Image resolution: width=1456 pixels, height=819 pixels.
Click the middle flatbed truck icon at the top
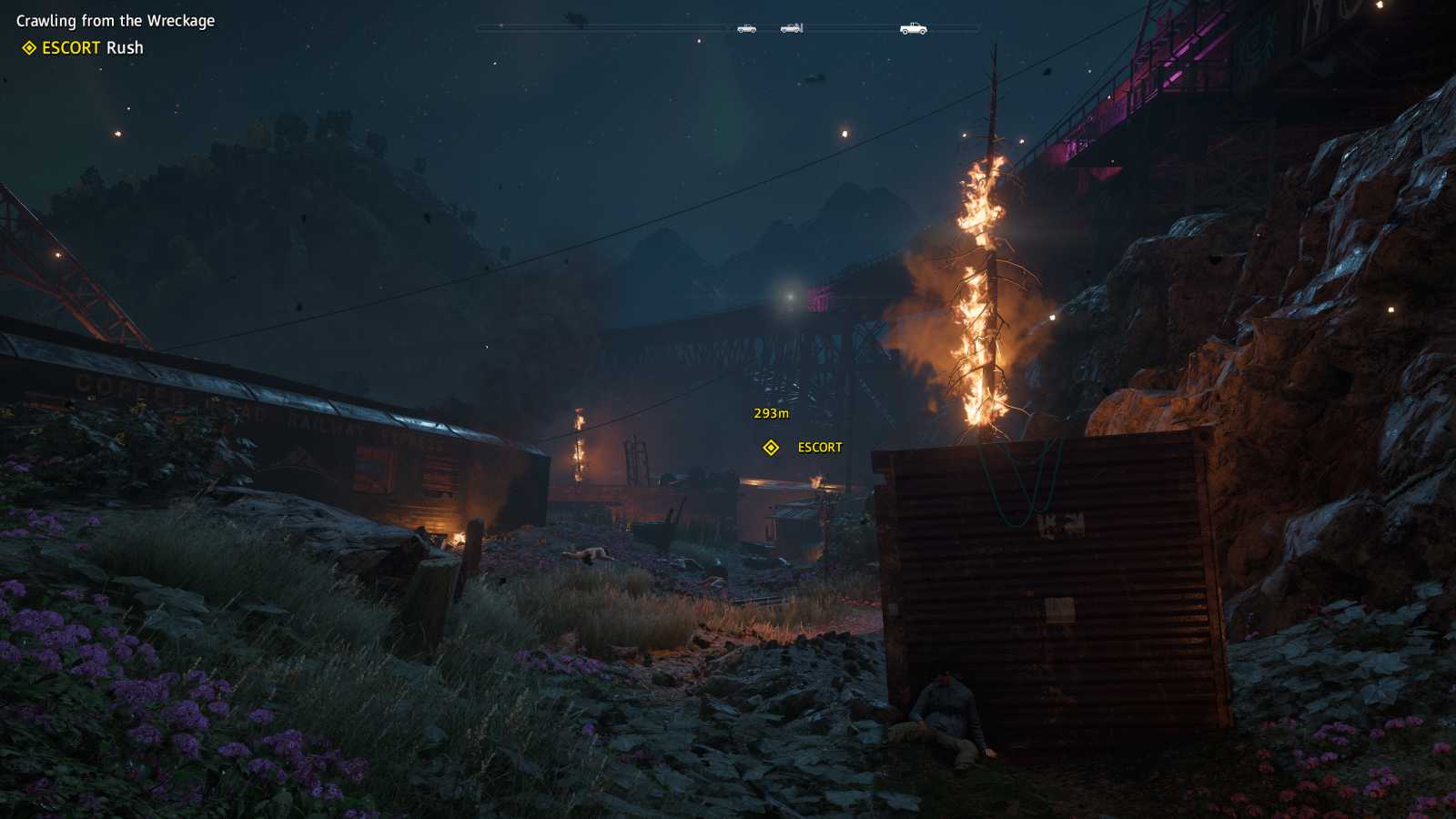791,28
